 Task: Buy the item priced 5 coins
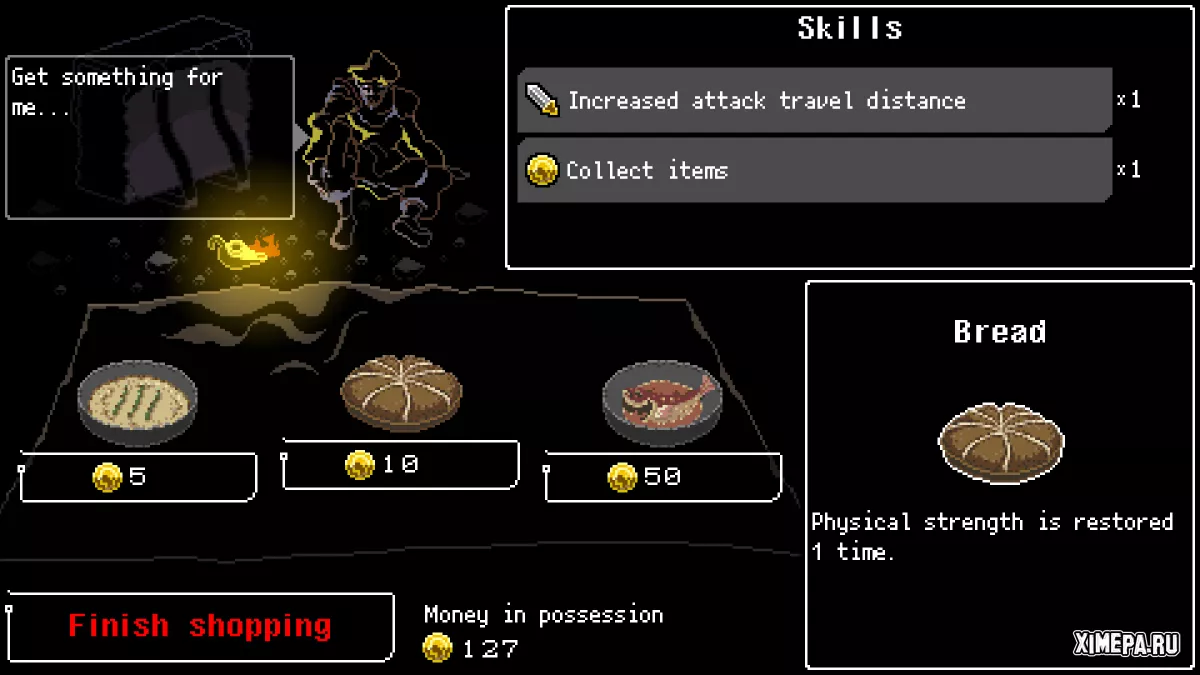138,477
